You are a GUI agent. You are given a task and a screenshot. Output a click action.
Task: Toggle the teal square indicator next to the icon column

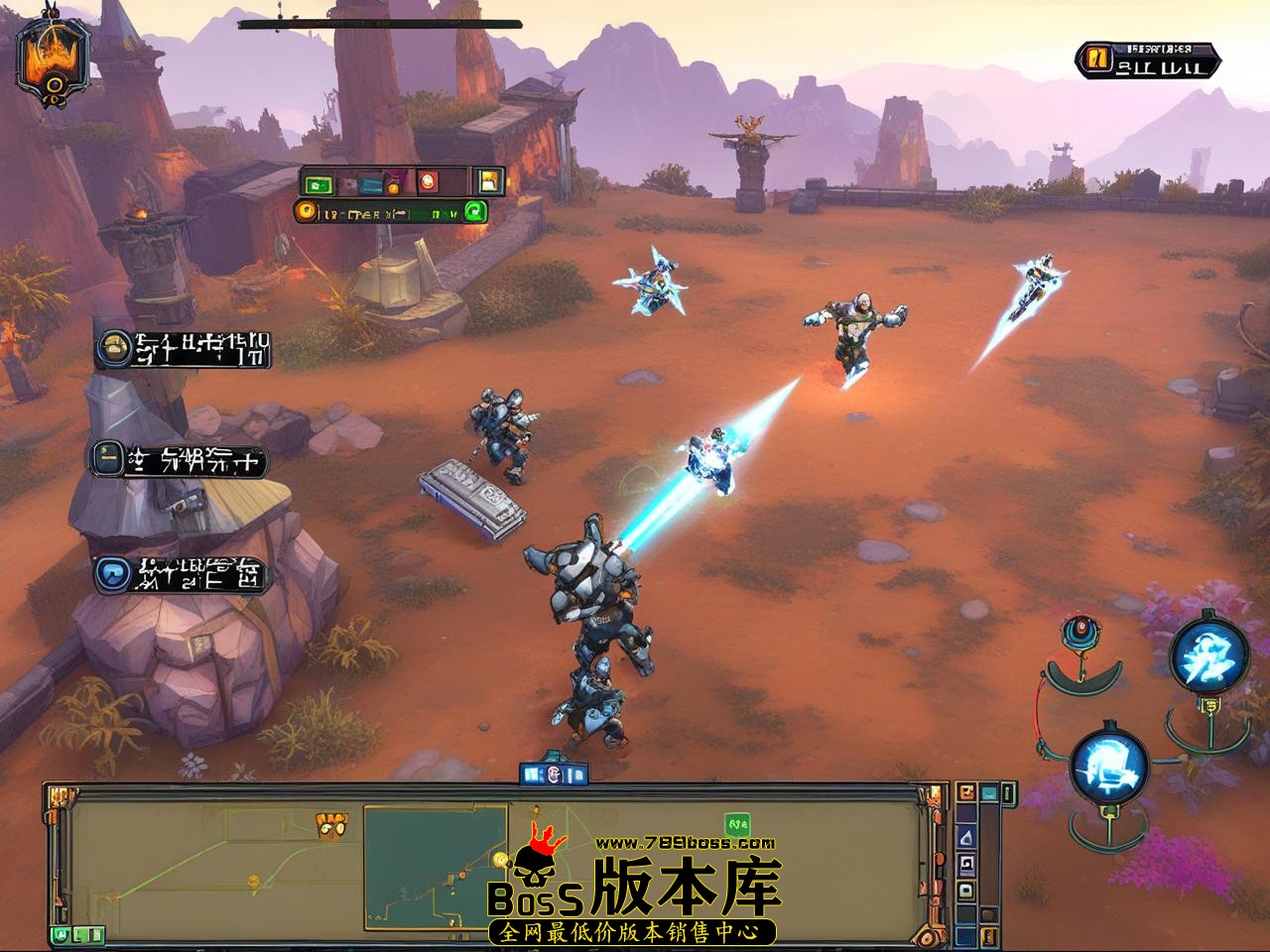(x=989, y=793)
